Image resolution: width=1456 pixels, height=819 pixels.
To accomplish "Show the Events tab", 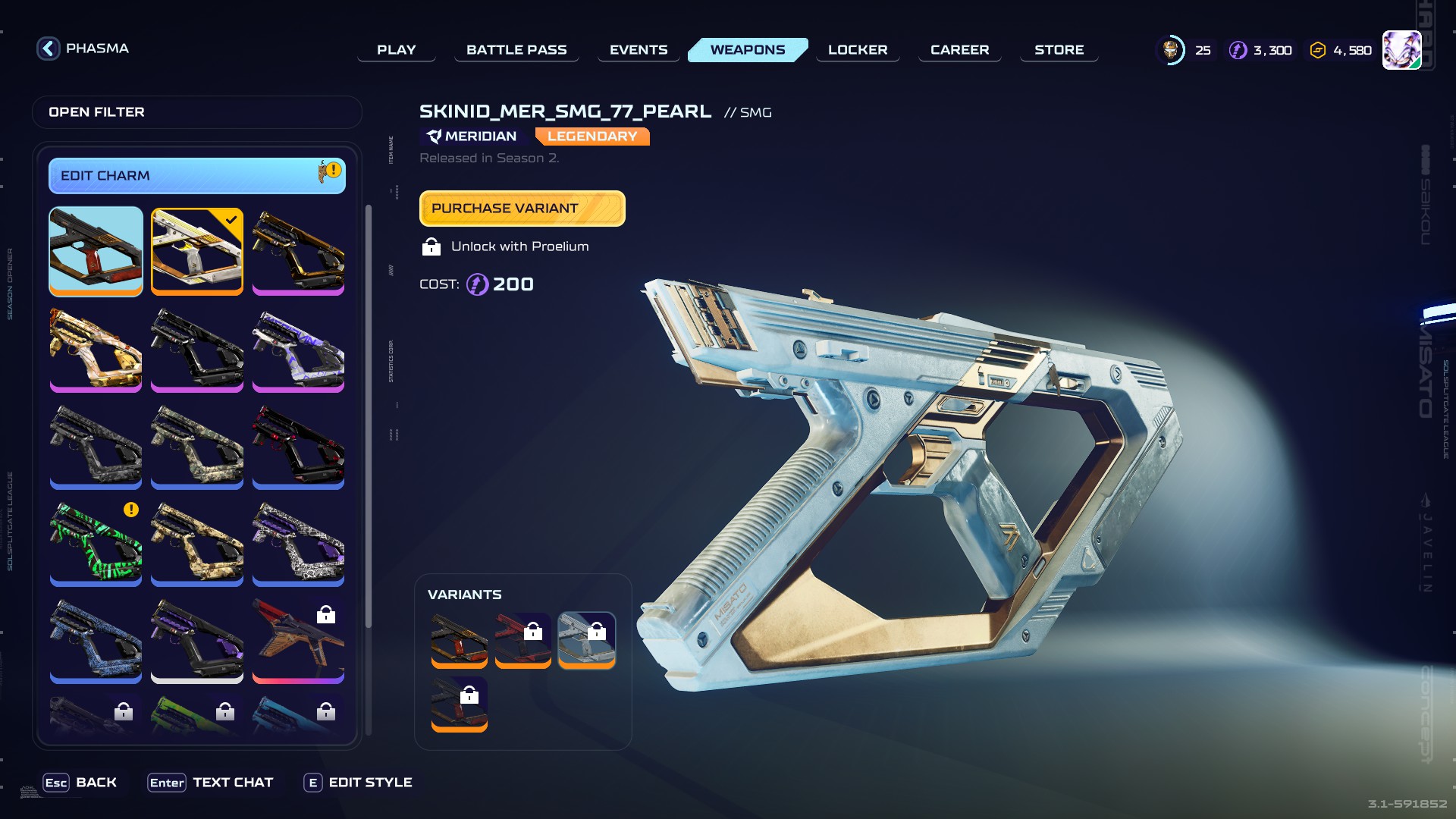I will pos(639,50).
